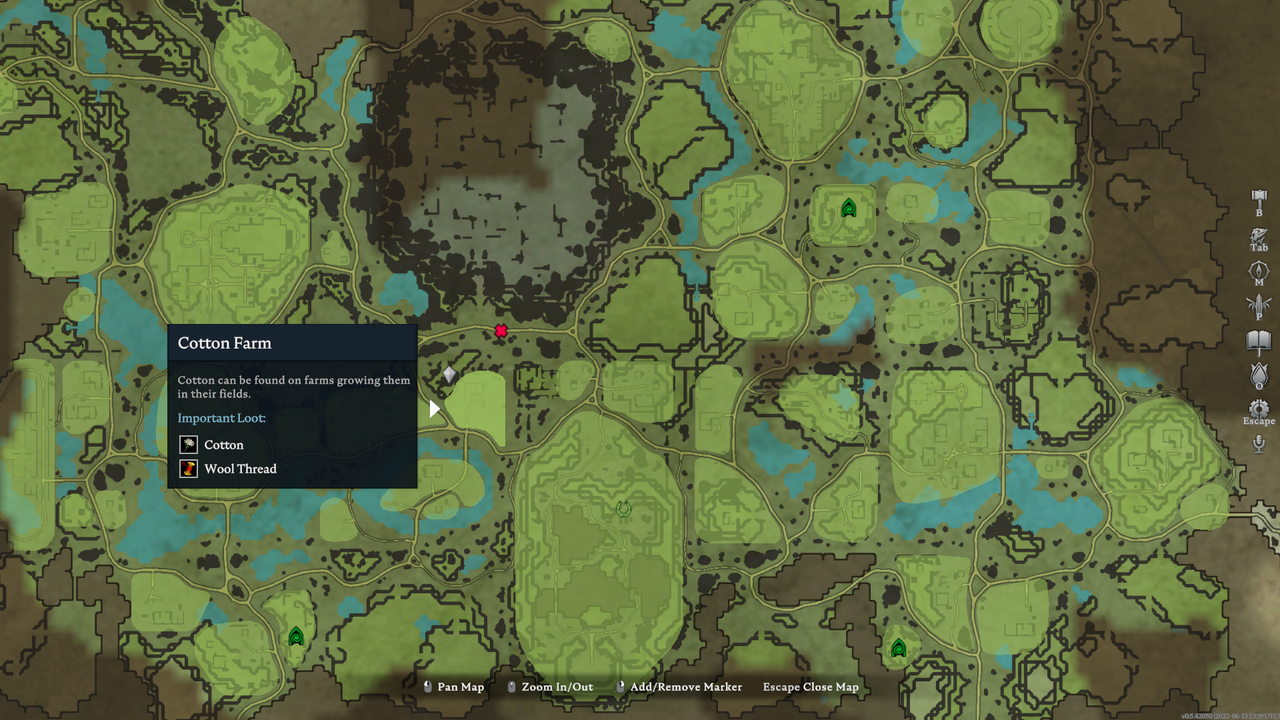Viewport: 1280px width, 720px height.
Task: Open the Build menu hammer icon
Action: click(1257, 199)
